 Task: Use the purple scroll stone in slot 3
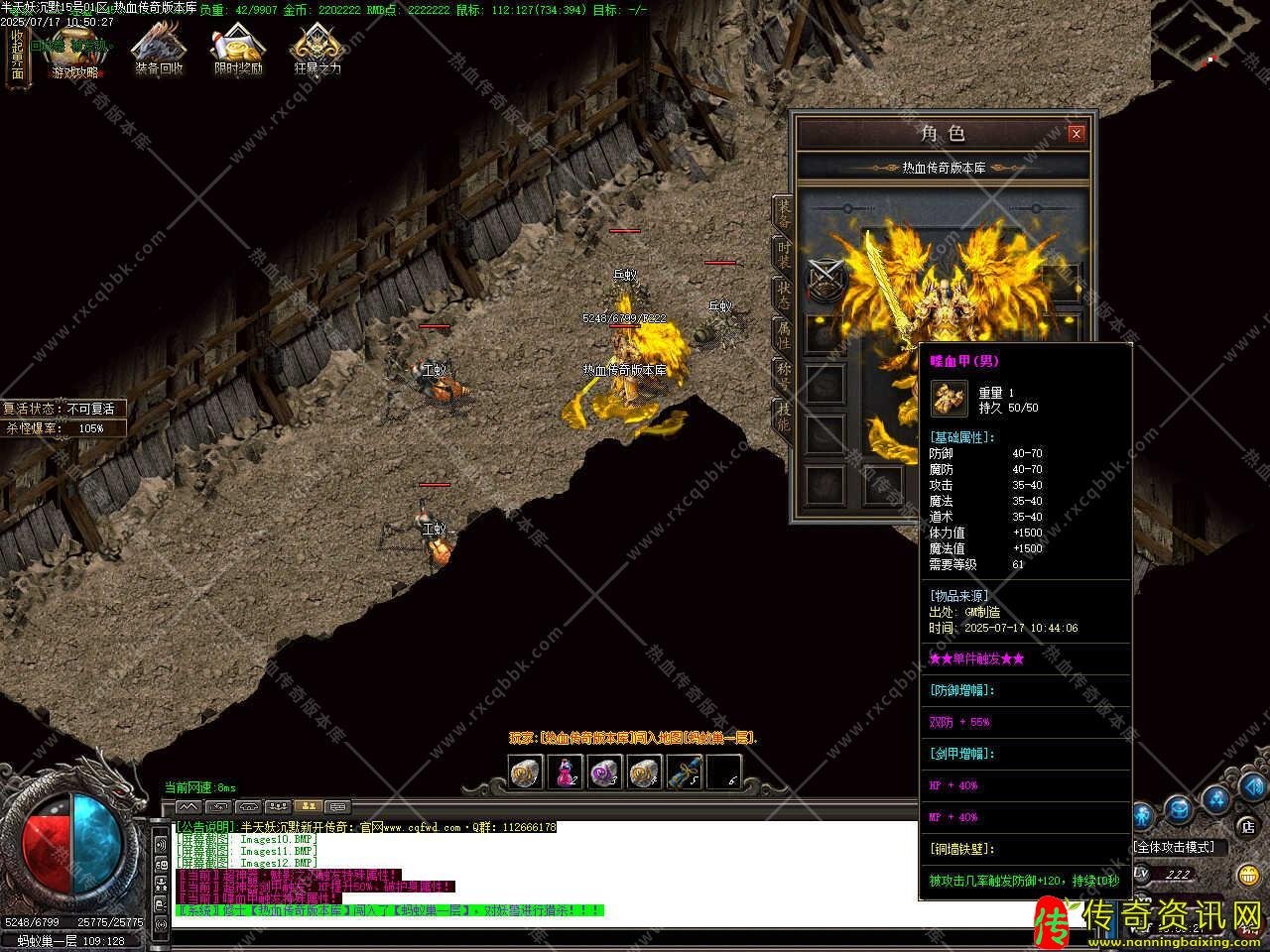[604, 772]
